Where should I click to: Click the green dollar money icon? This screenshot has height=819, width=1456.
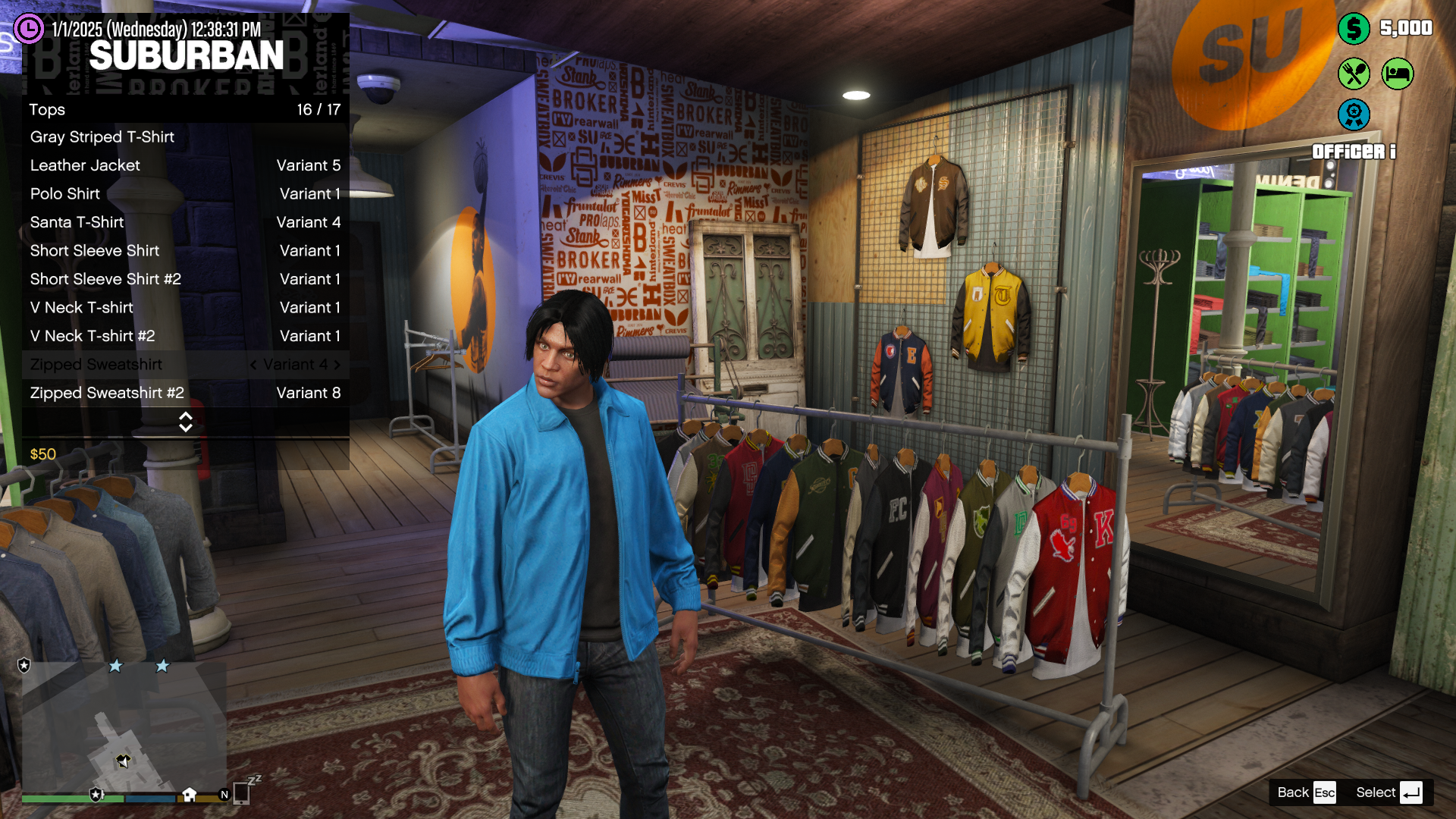pyautogui.click(x=1354, y=29)
